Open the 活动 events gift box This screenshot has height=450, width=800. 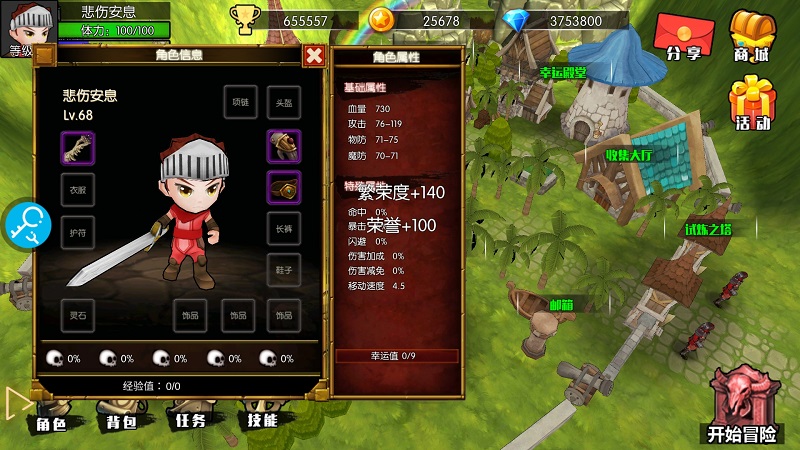point(752,104)
